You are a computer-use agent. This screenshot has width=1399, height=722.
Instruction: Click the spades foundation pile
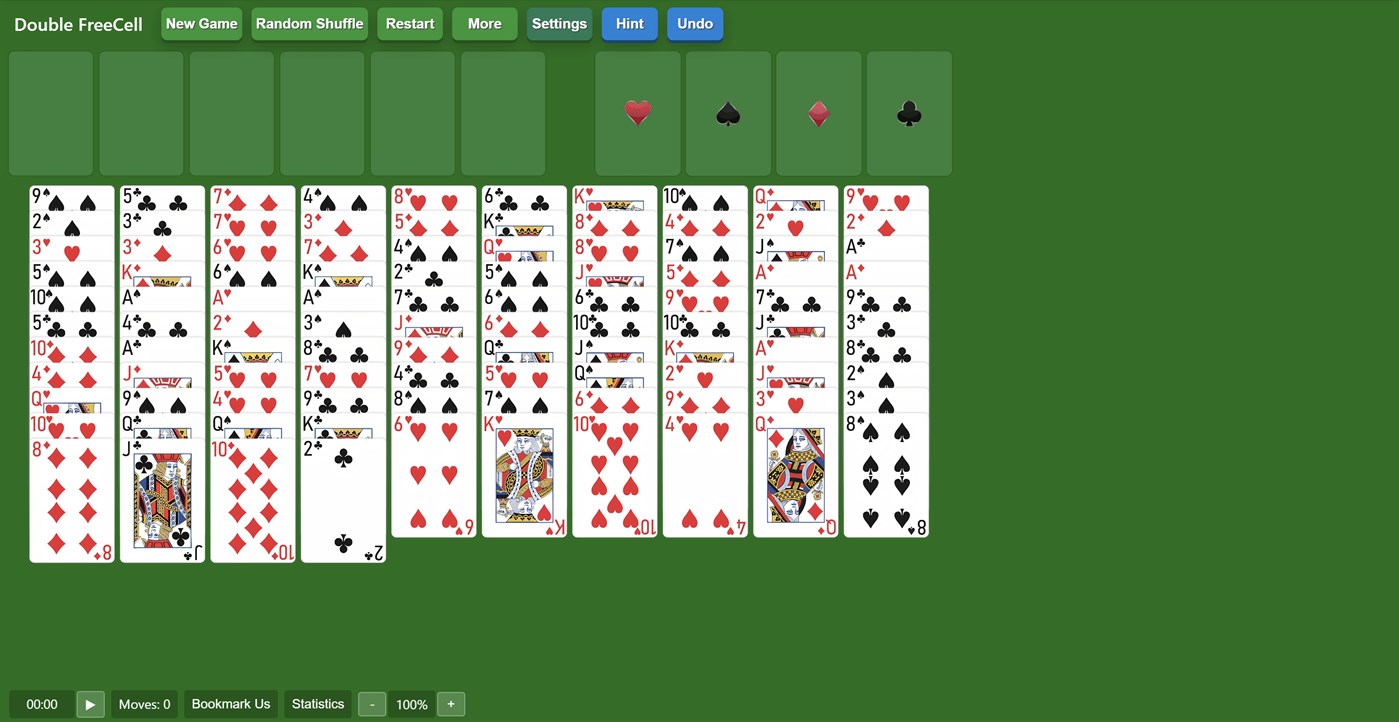[x=727, y=113]
